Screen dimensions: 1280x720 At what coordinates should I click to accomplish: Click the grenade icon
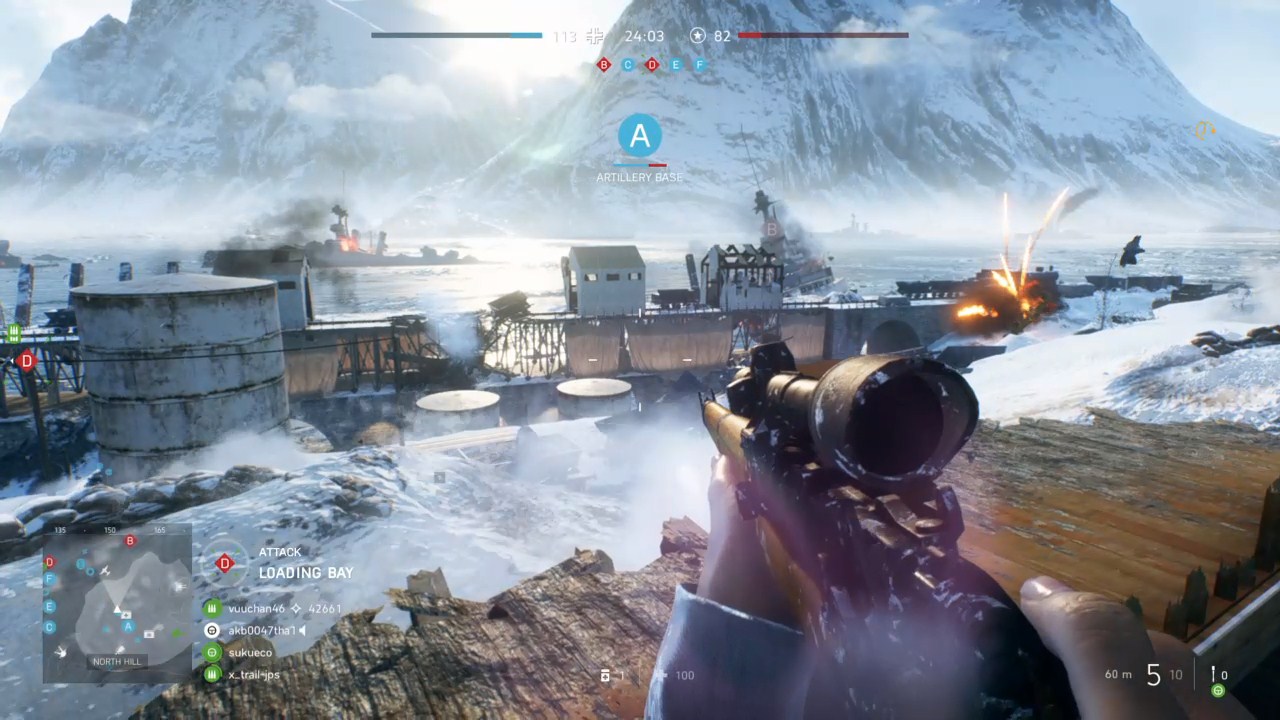(1213, 675)
